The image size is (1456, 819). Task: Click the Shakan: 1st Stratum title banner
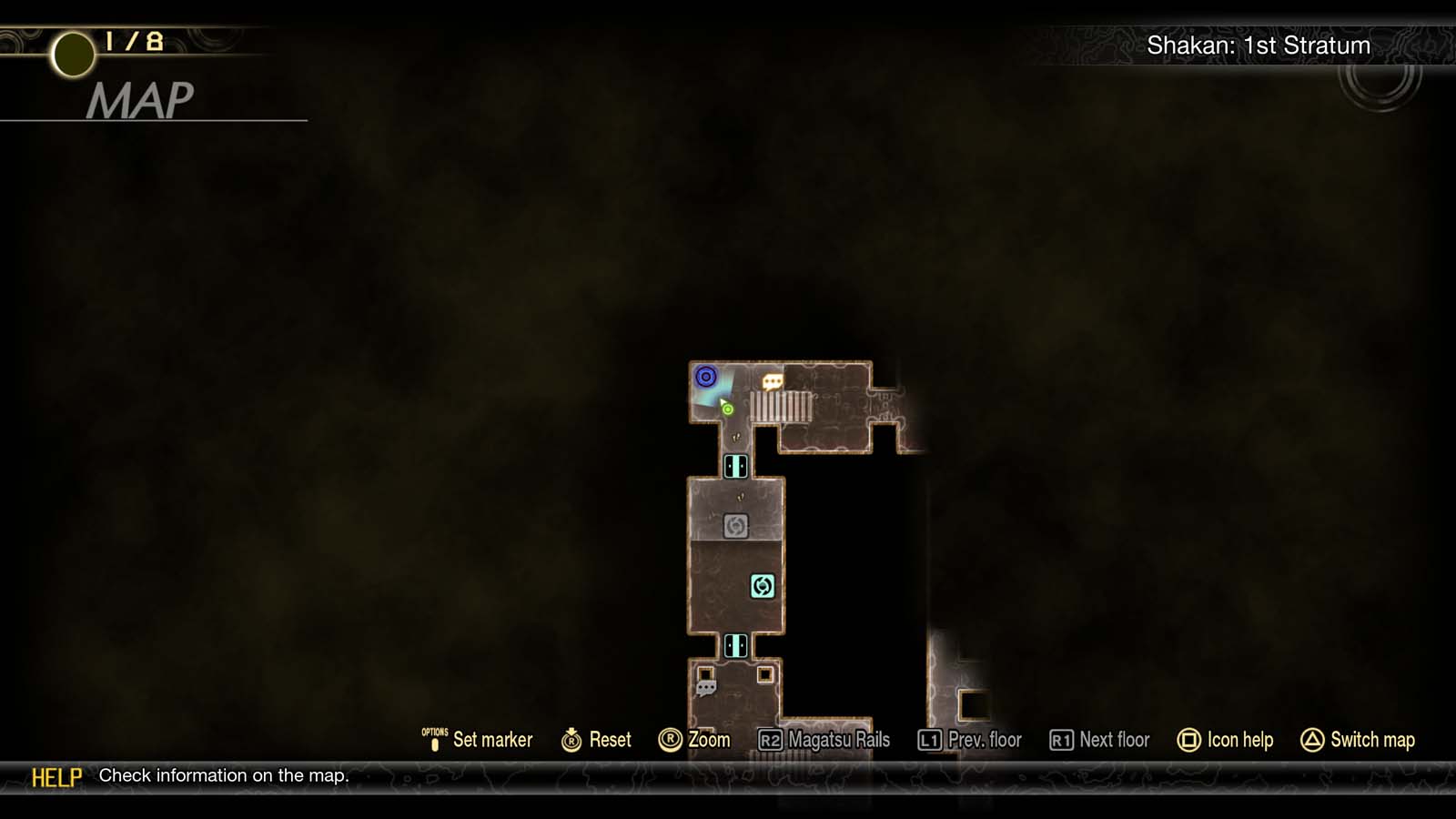1260,45
